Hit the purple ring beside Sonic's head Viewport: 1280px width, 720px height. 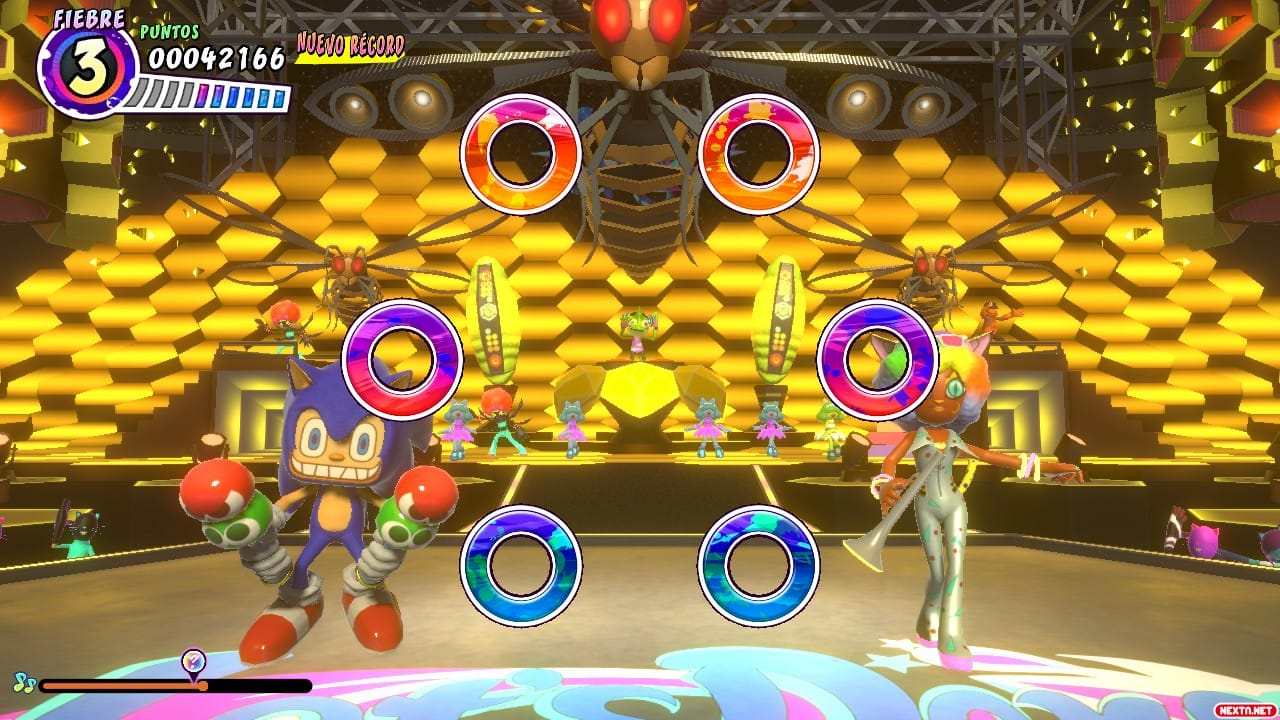point(402,360)
